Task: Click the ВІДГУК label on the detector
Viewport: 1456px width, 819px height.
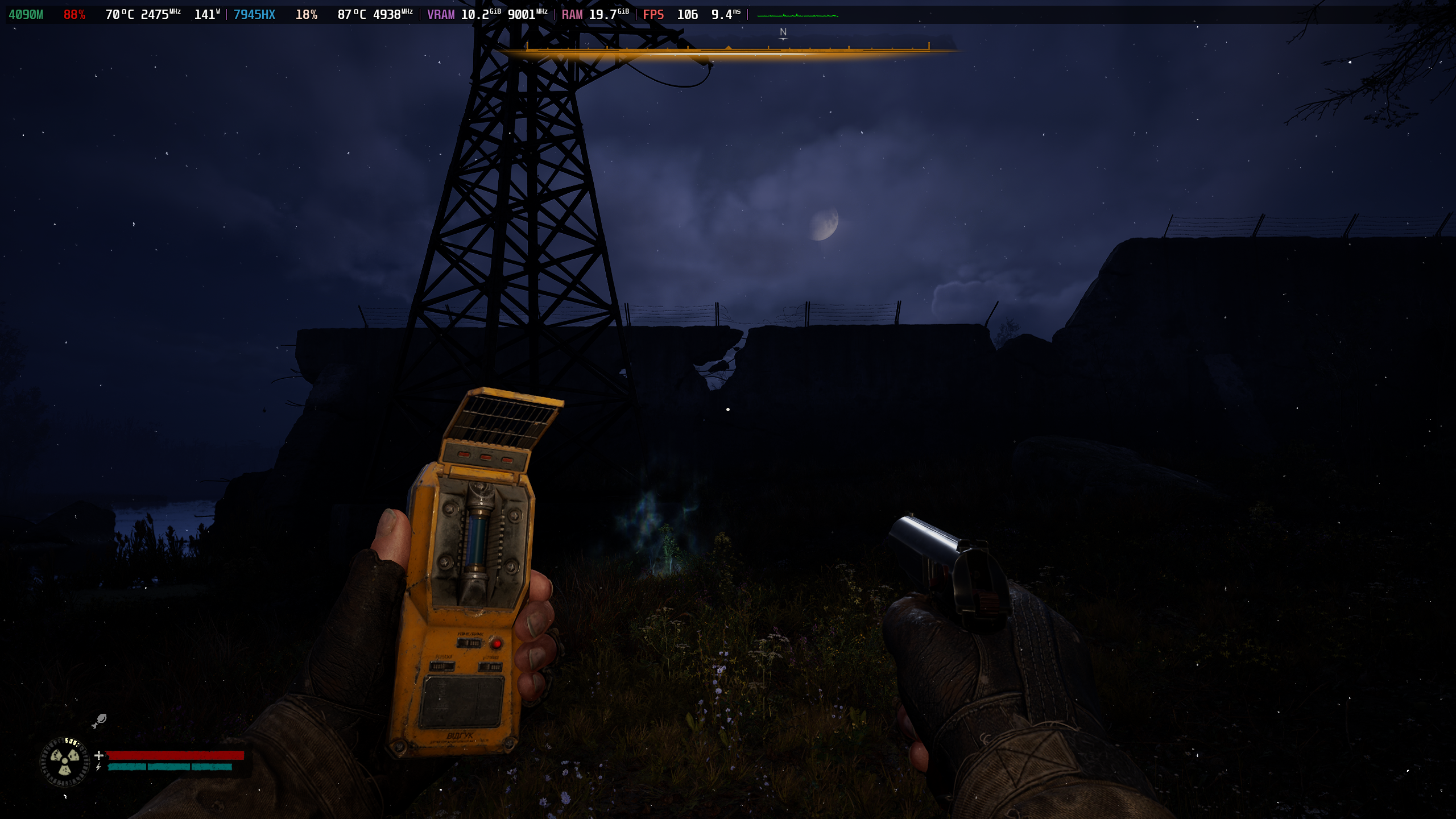Action: [460, 735]
